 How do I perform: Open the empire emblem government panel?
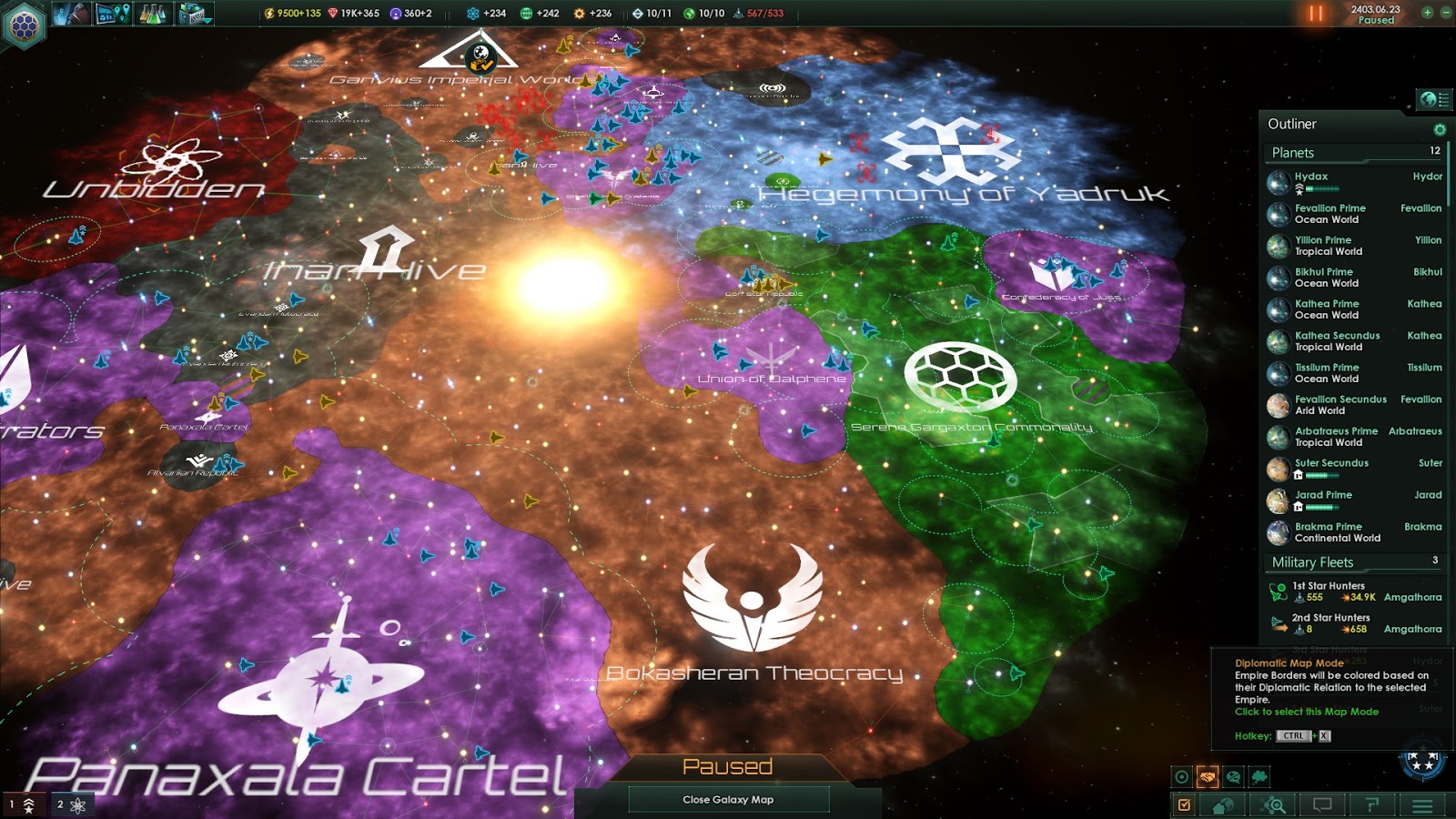click(x=25, y=25)
